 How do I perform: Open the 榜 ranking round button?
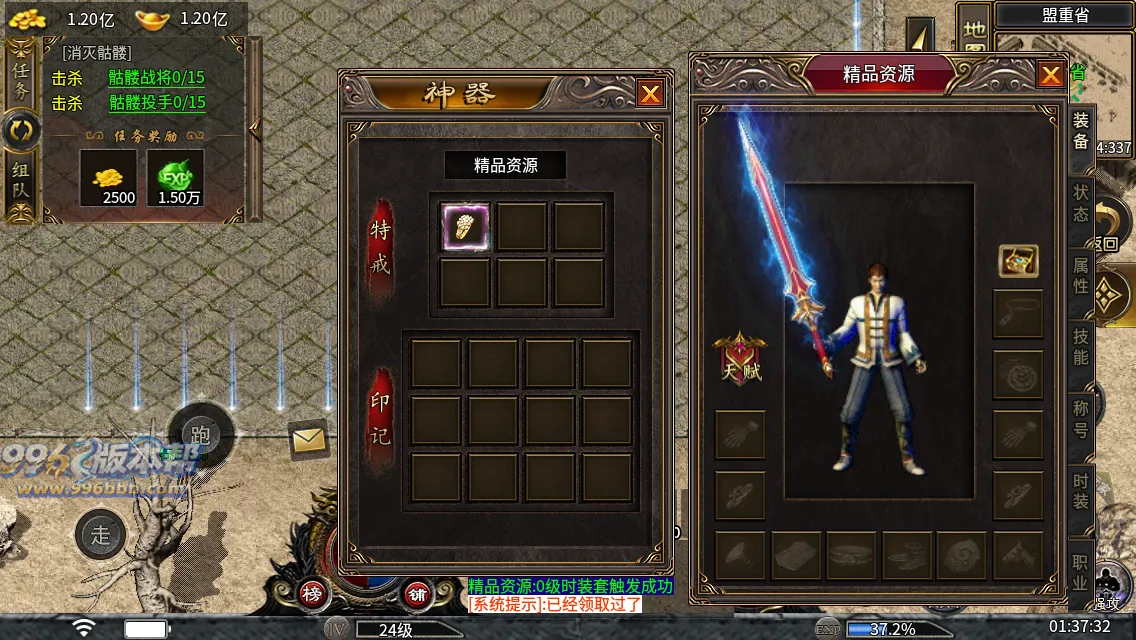312,594
